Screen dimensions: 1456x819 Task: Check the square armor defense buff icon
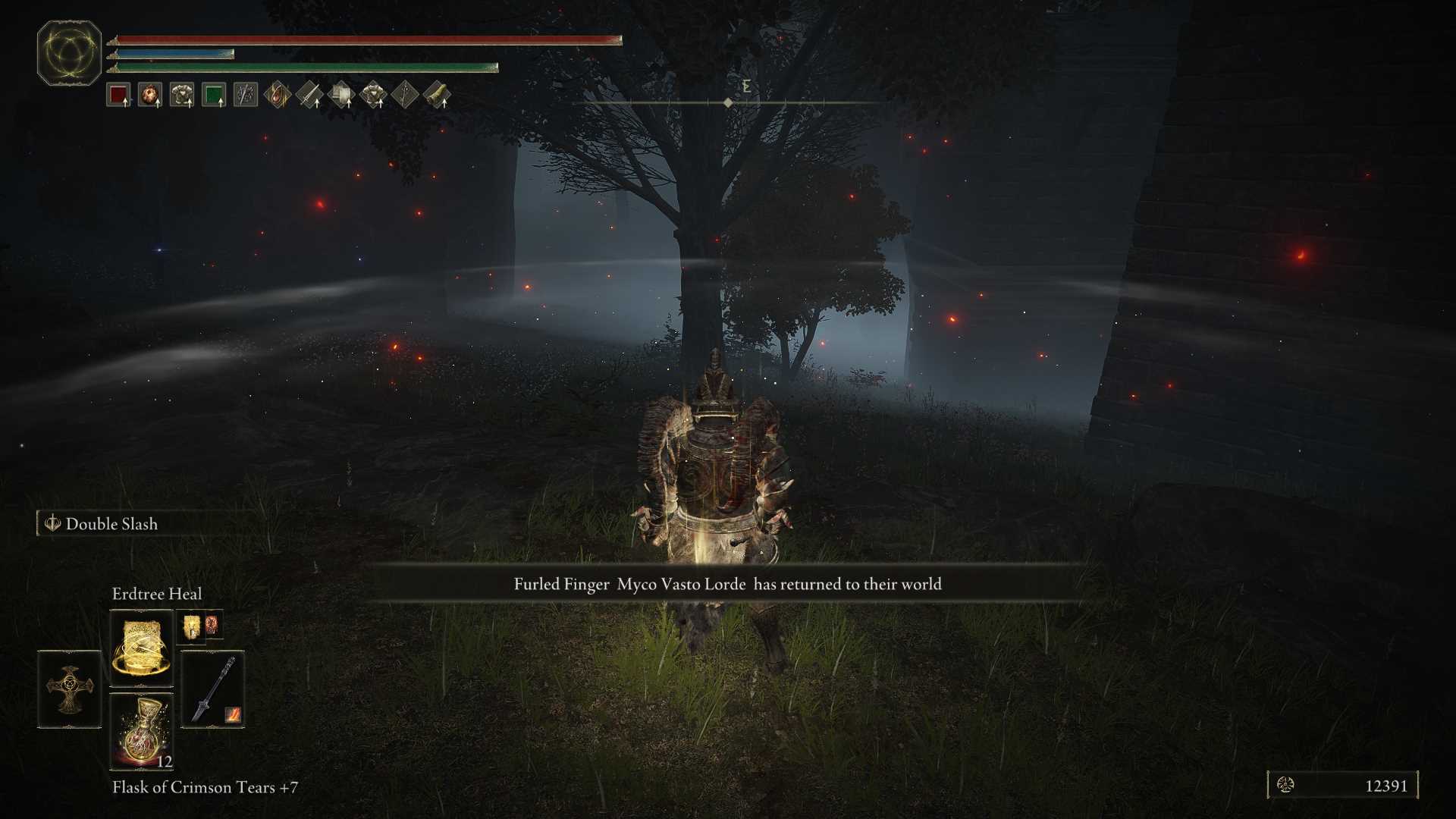coord(182,96)
